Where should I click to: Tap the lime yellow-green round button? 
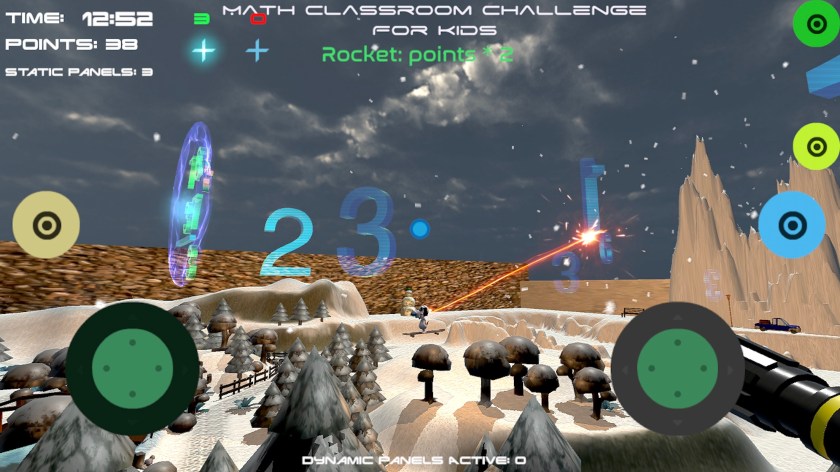815,147
